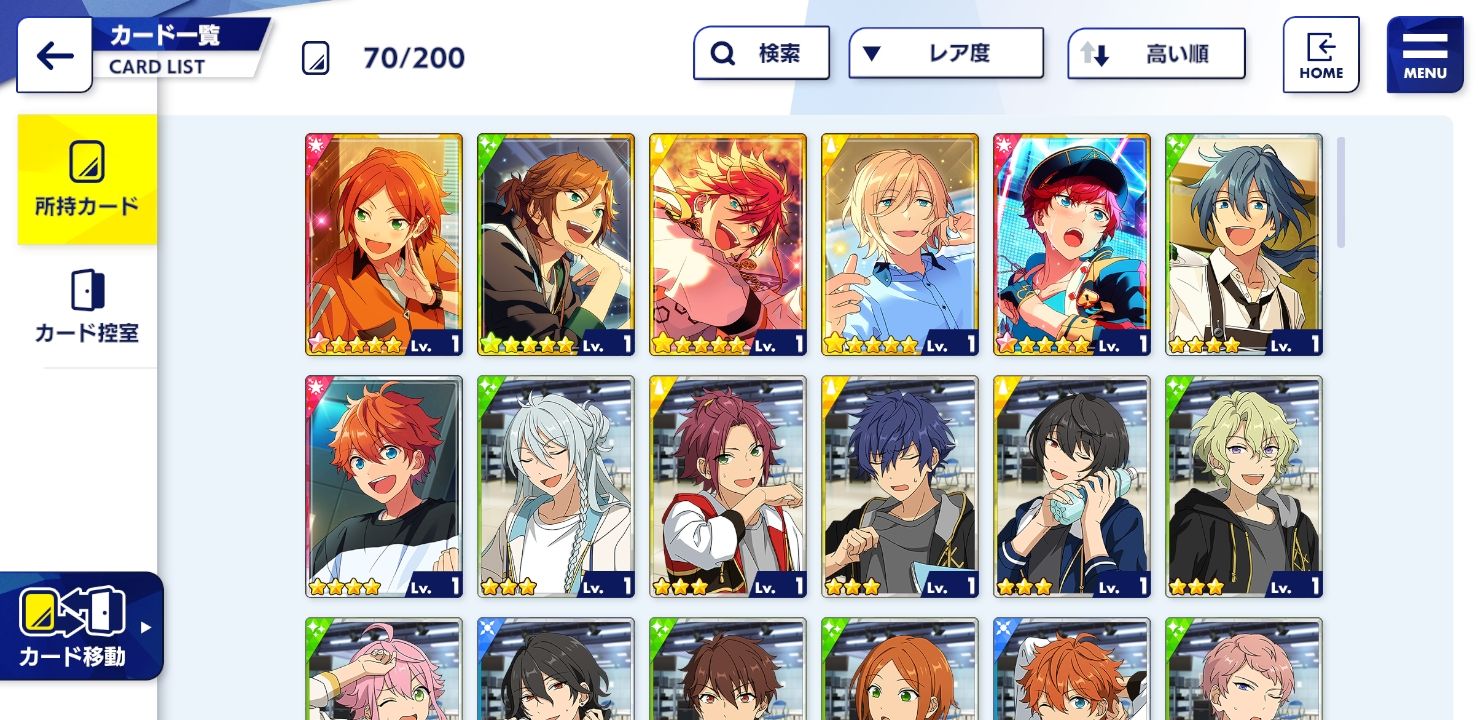Go back with the arrow button
The image size is (1480, 720).
54,56
